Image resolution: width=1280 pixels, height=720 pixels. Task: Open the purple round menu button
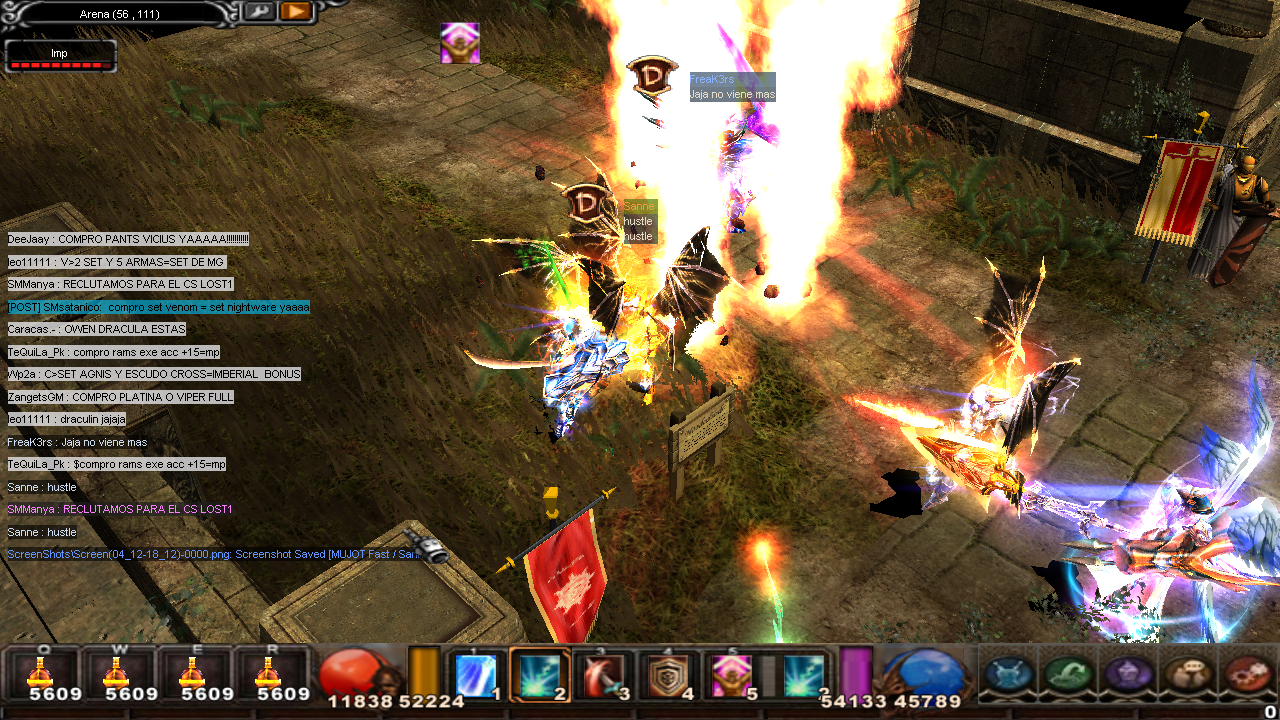tap(1128, 673)
